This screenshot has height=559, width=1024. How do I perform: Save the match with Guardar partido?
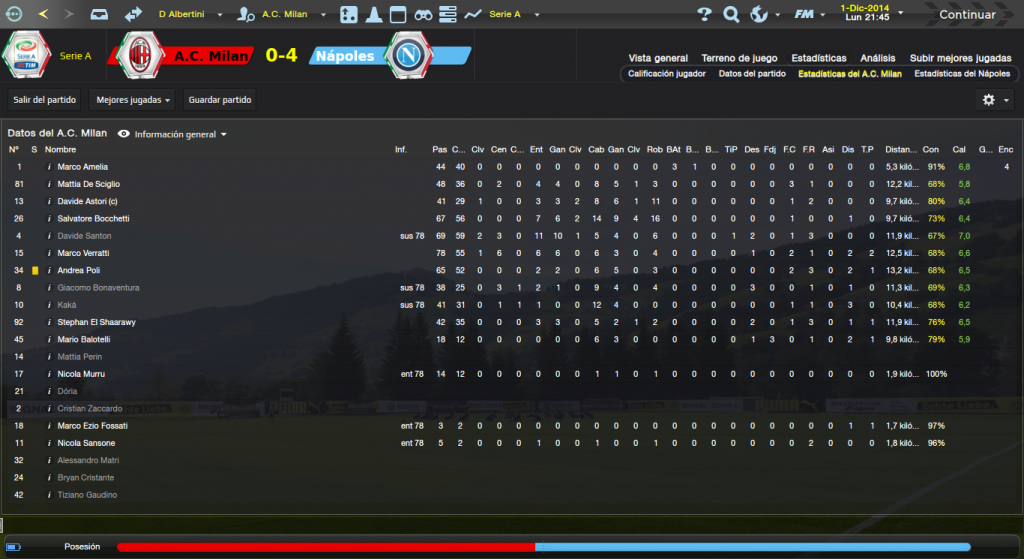pyautogui.click(x=220, y=100)
